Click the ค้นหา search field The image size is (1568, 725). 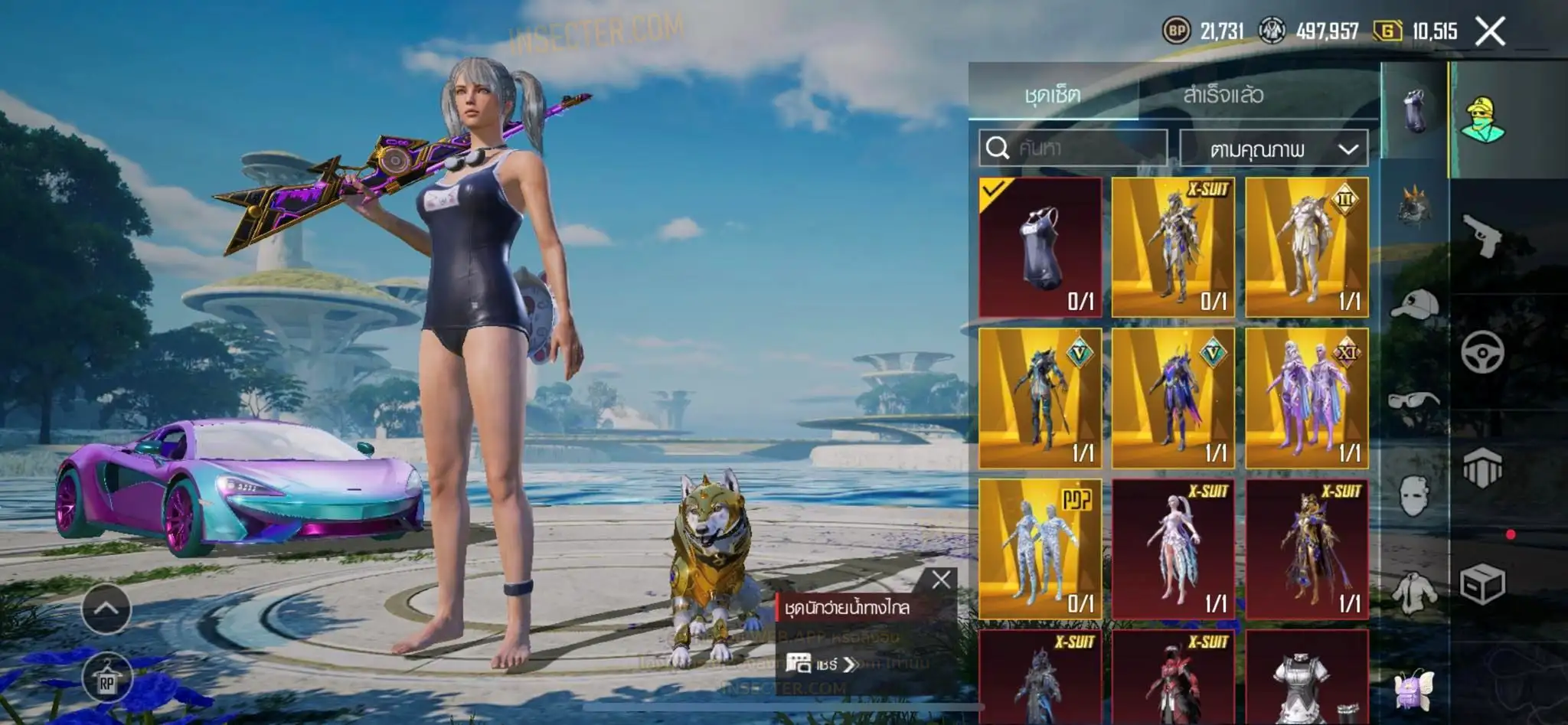coord(1073,148)
